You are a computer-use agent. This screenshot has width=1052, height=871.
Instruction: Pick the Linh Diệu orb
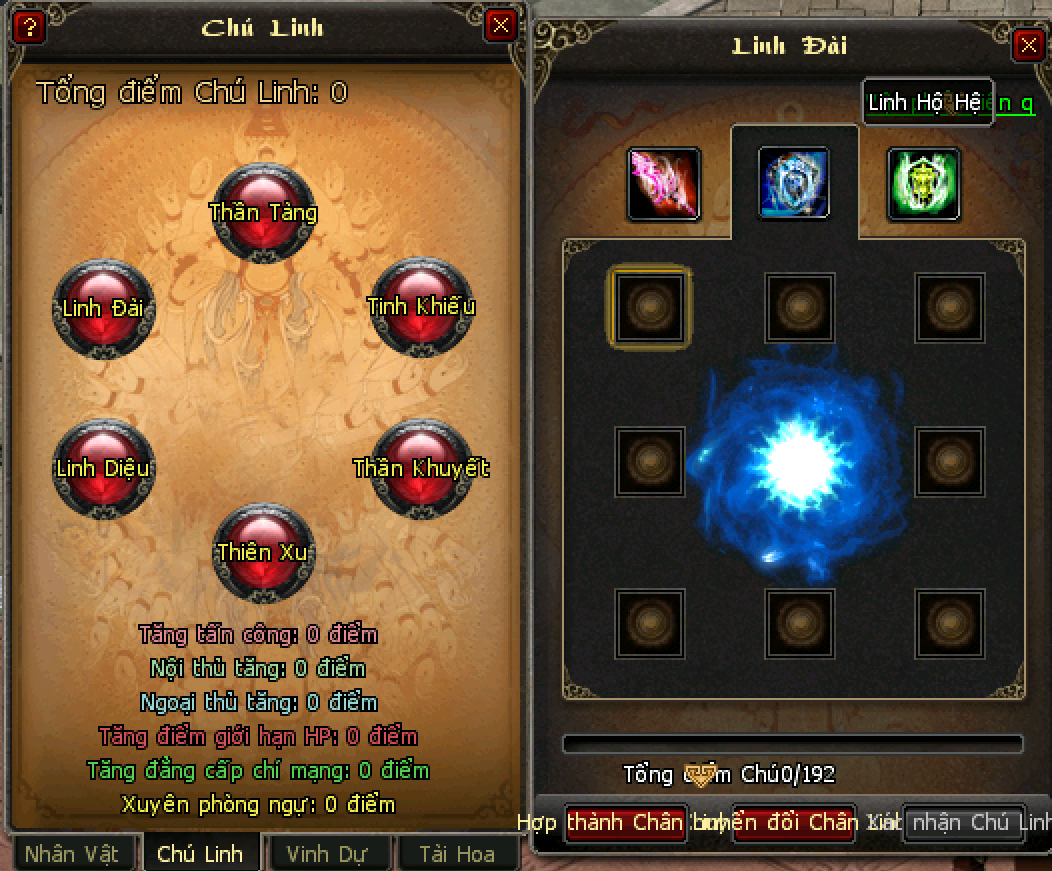coord(103,468)
